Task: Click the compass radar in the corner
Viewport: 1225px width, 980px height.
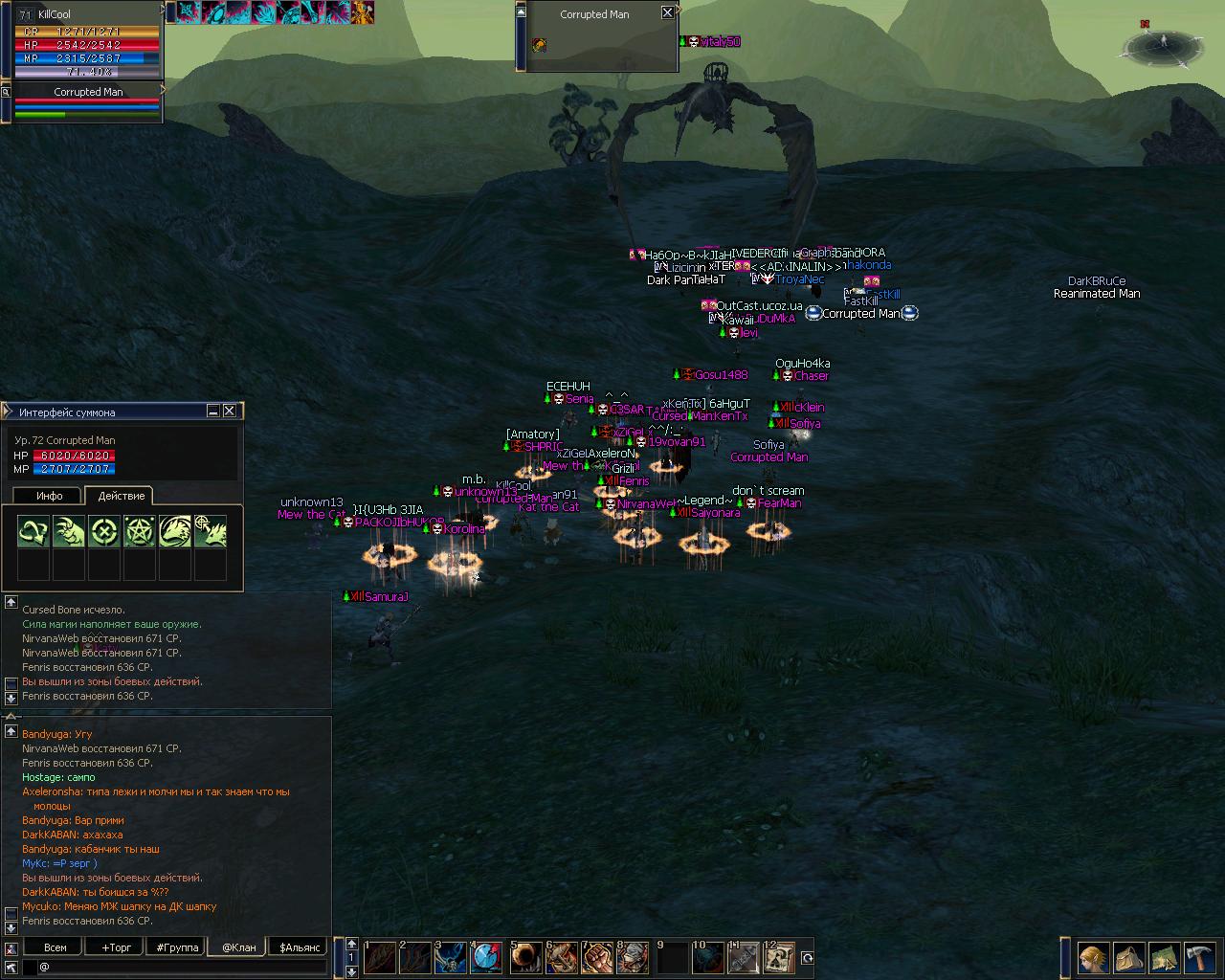Action: pos(1164,45)
